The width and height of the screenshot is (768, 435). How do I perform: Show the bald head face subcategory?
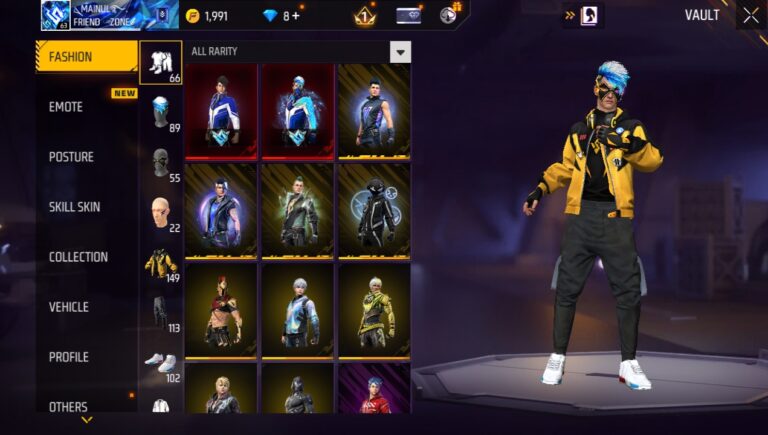pyautogui.click(x=160, y=213)
